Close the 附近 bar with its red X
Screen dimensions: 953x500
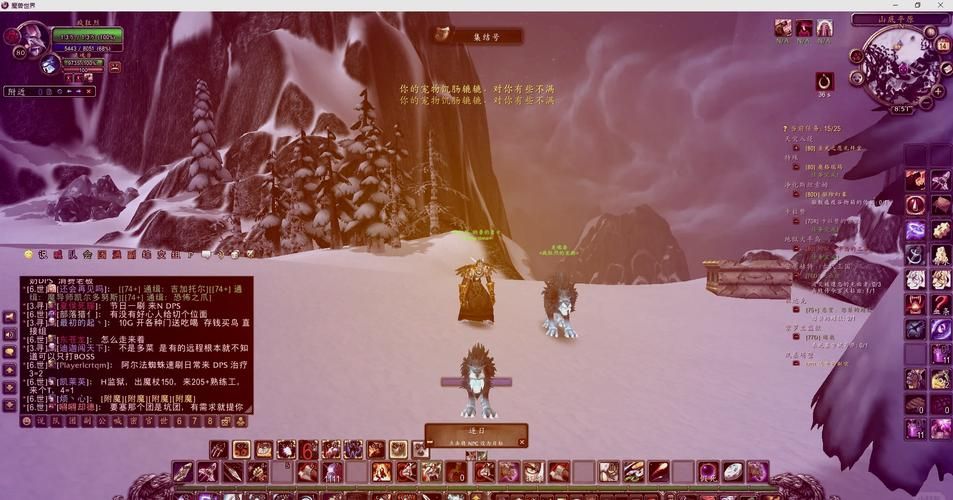pos(89,91)
